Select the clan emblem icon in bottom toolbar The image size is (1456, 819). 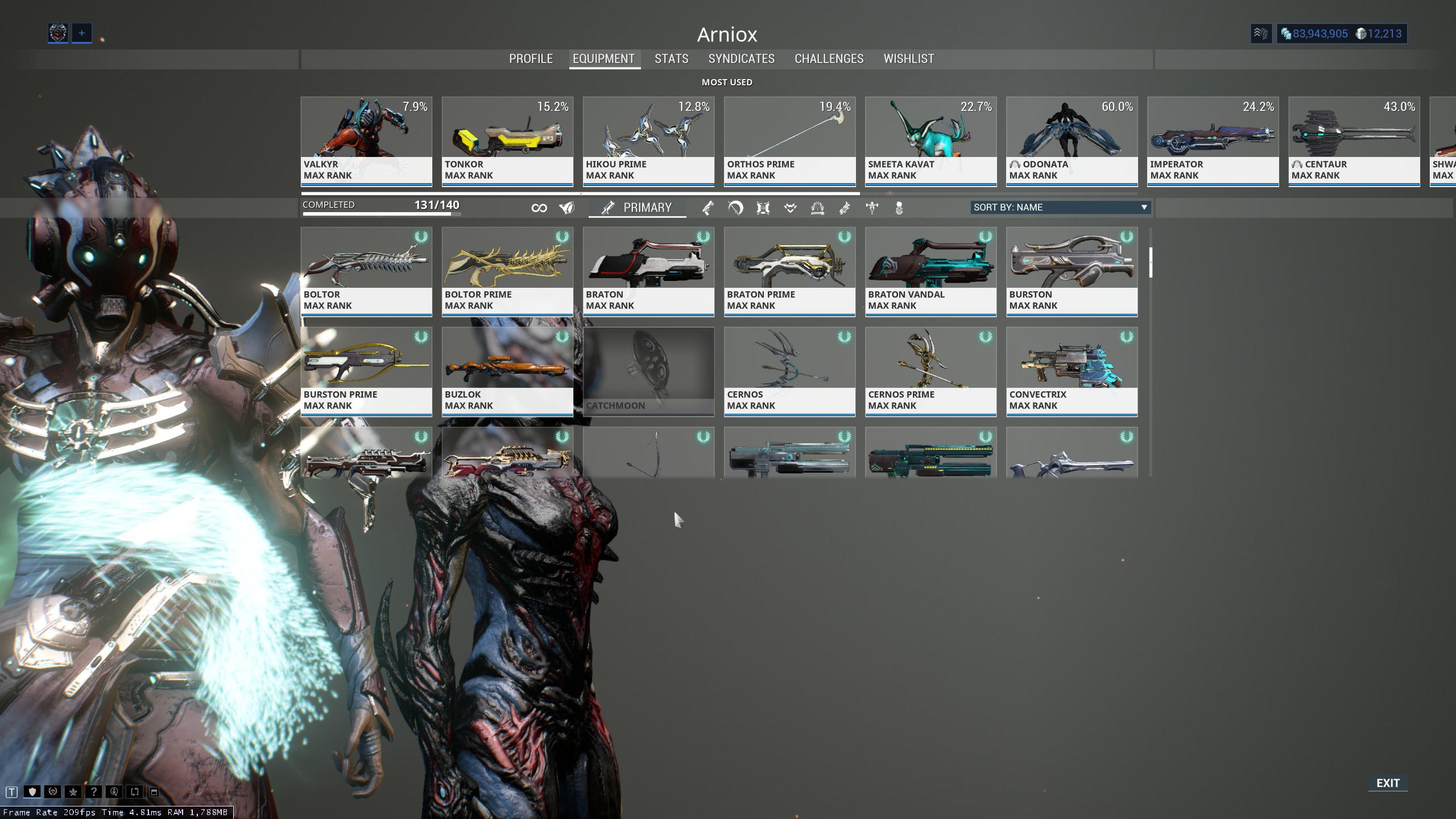(x=53, y=792)
